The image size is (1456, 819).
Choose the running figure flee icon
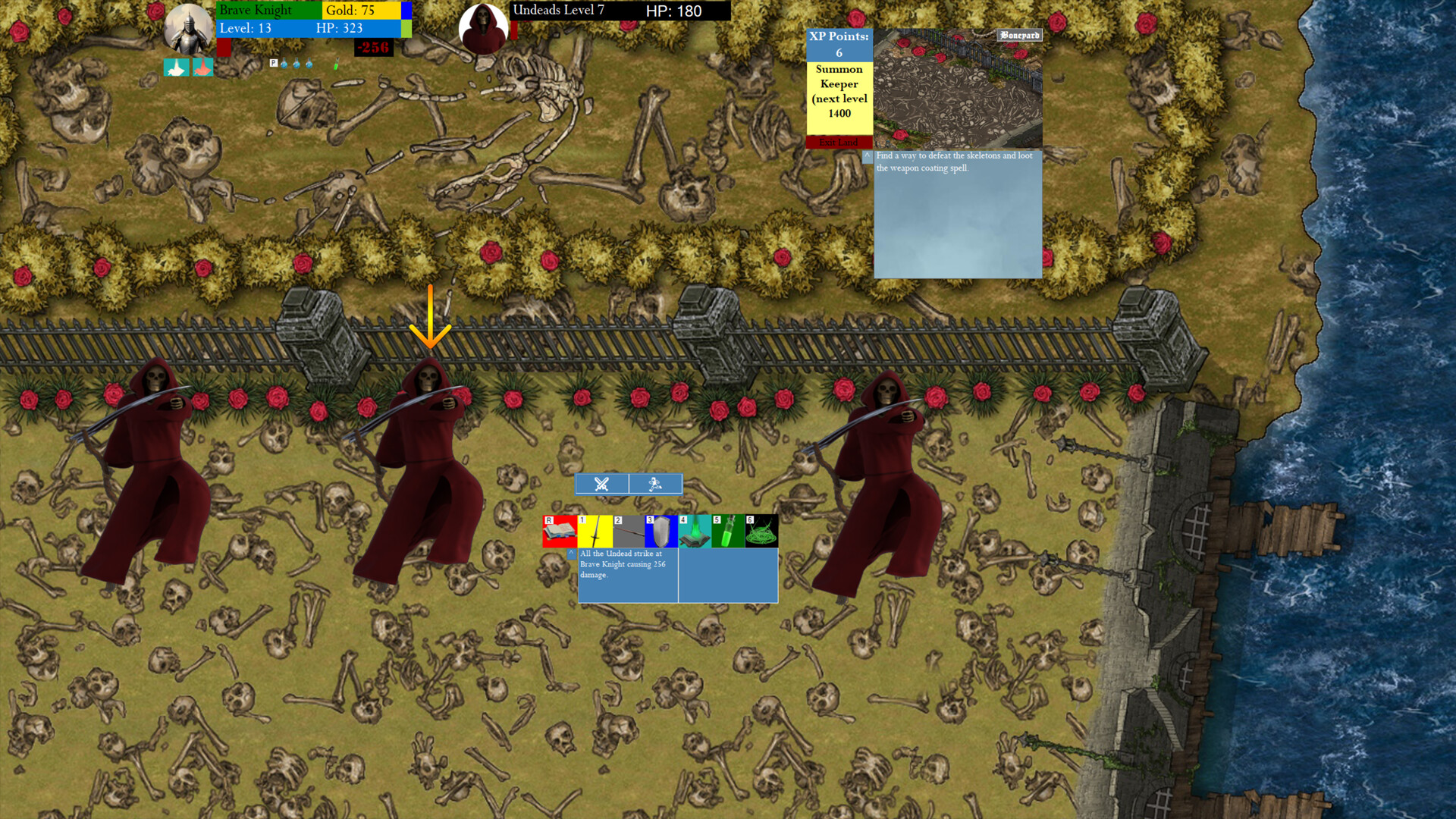655,484
